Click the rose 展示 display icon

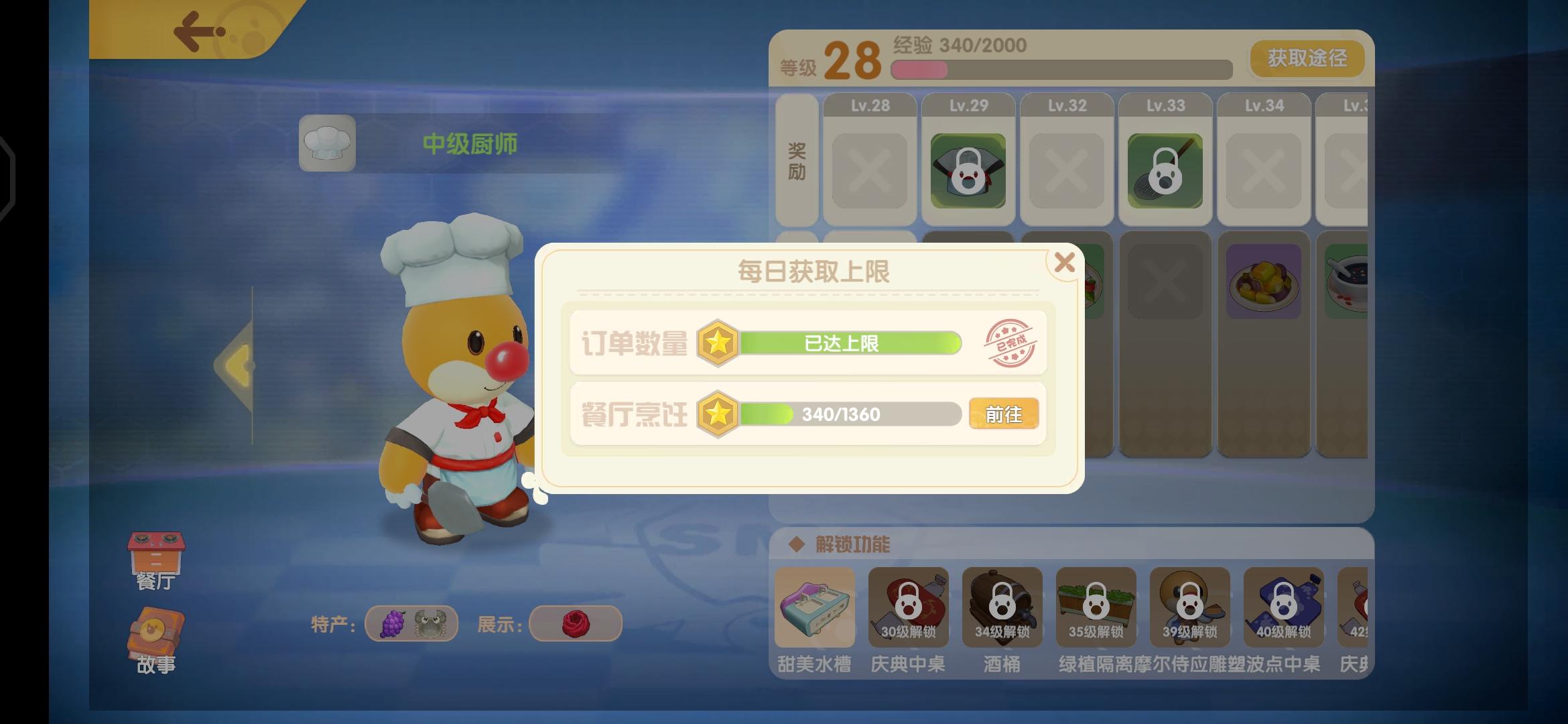point(575,623)
